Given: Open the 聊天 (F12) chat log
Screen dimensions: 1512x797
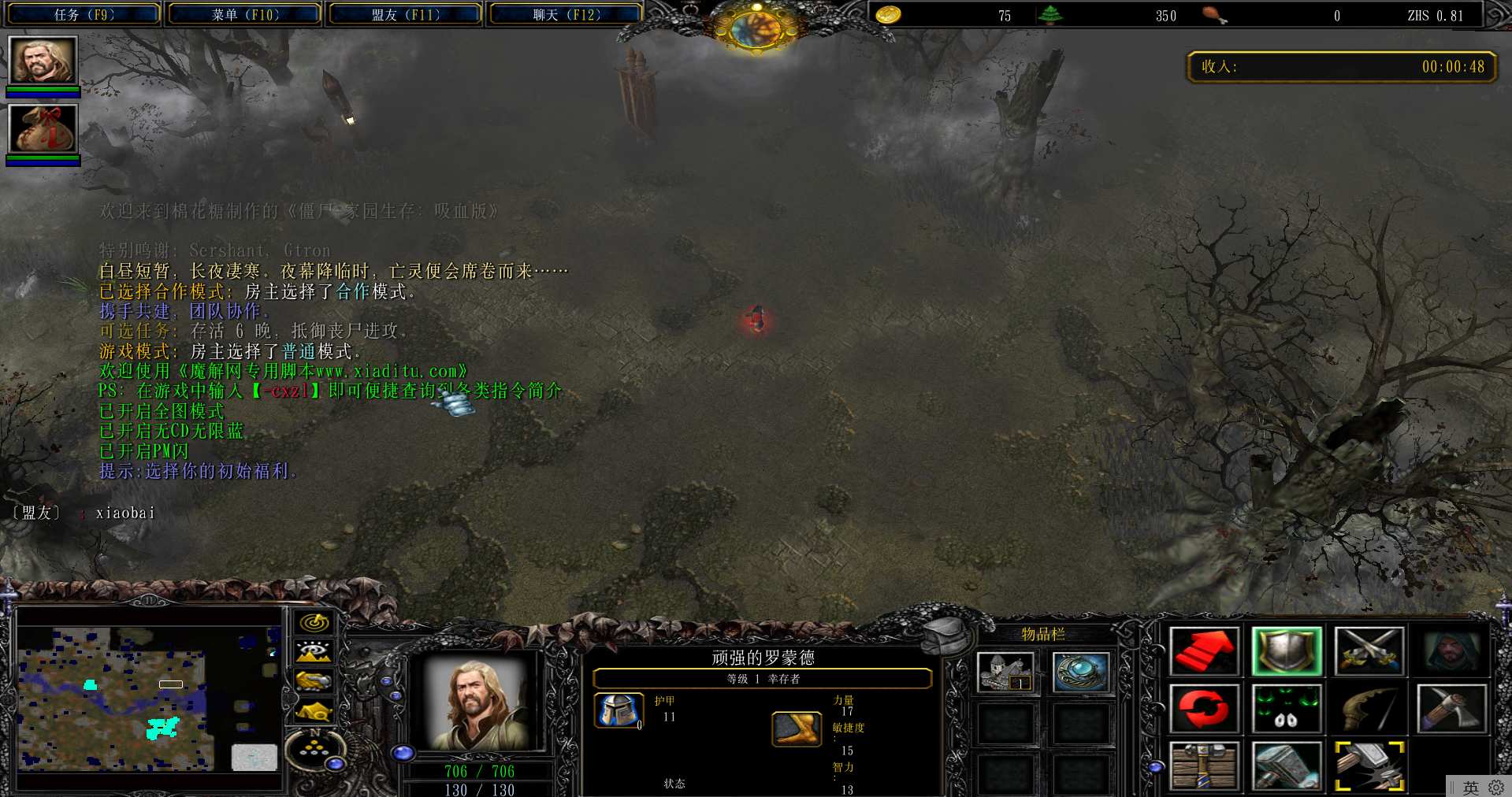Looking at the screenshot, I should tap(566, 14).
